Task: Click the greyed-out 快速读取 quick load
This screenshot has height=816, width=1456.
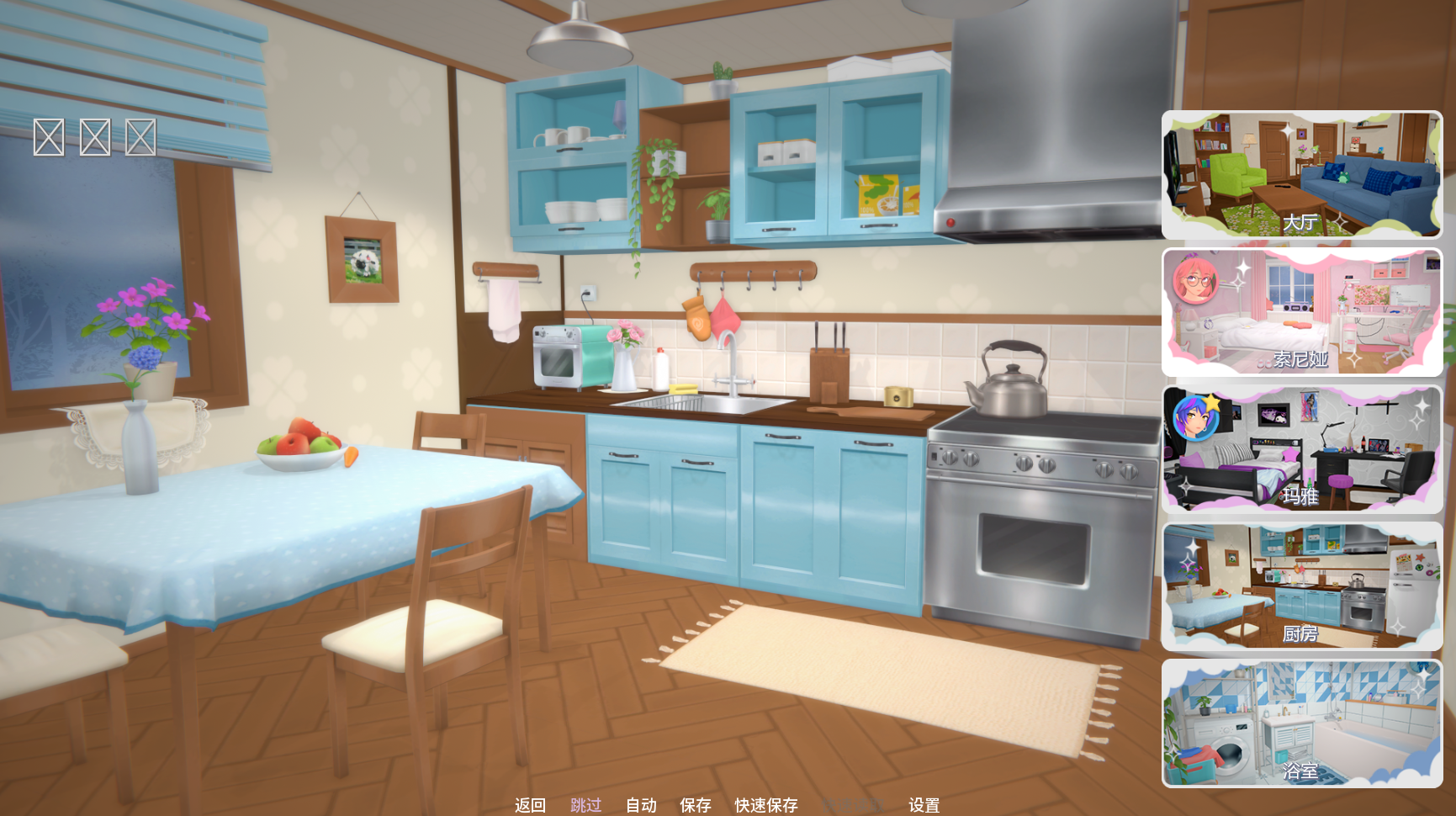Action: 853,805
